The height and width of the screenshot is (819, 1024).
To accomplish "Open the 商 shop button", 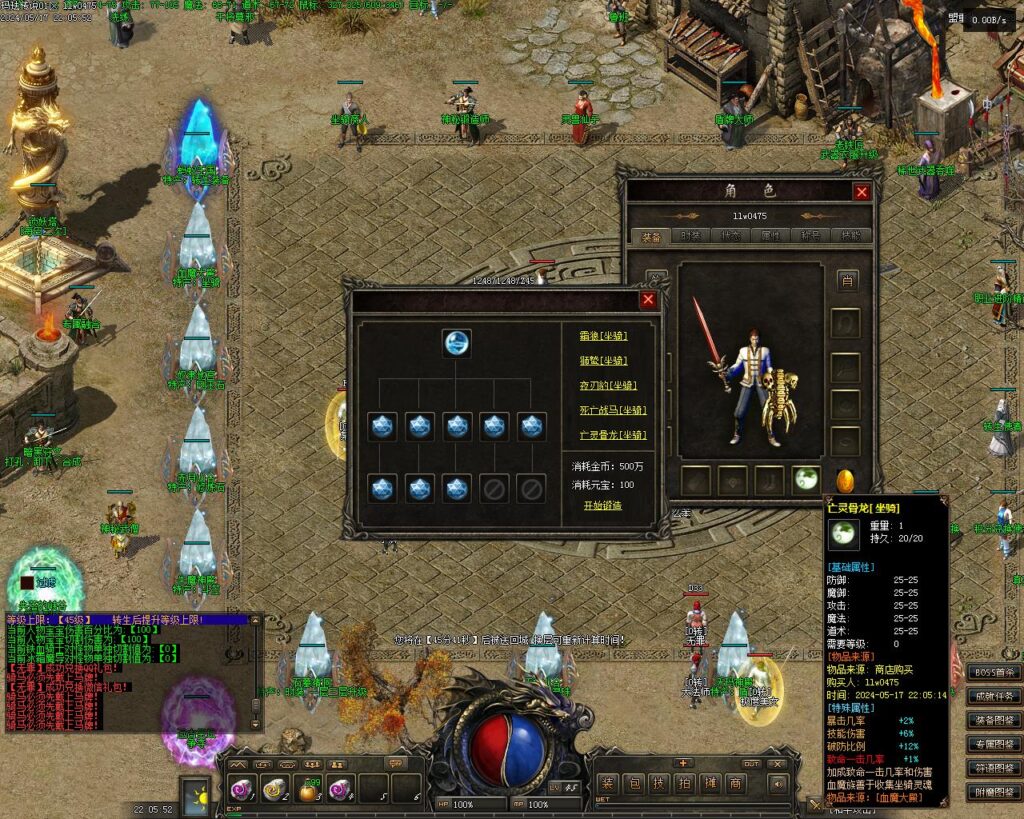I will (736, 783).
